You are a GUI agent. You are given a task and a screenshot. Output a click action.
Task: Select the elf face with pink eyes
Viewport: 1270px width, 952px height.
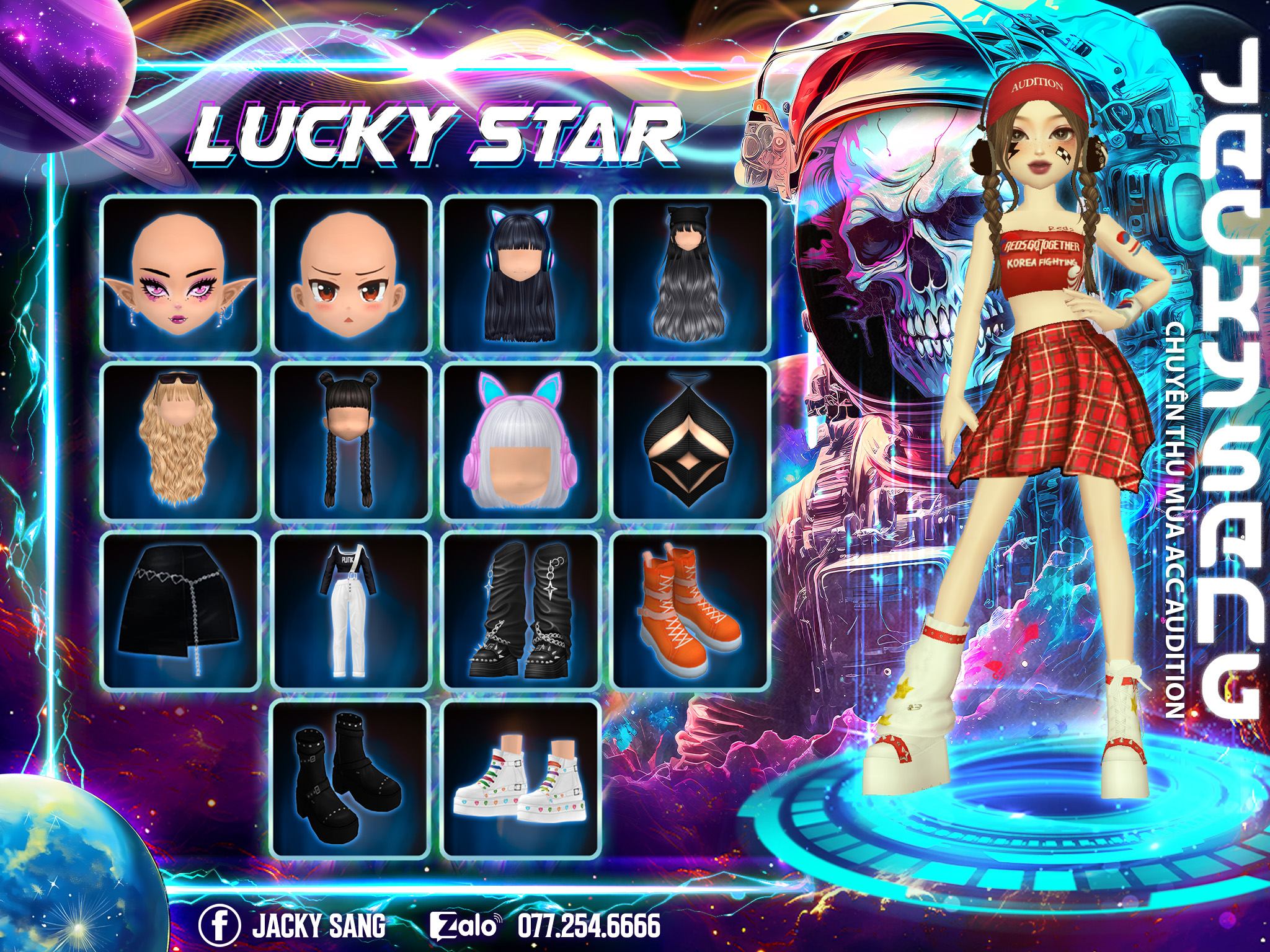tap(180, 275)
